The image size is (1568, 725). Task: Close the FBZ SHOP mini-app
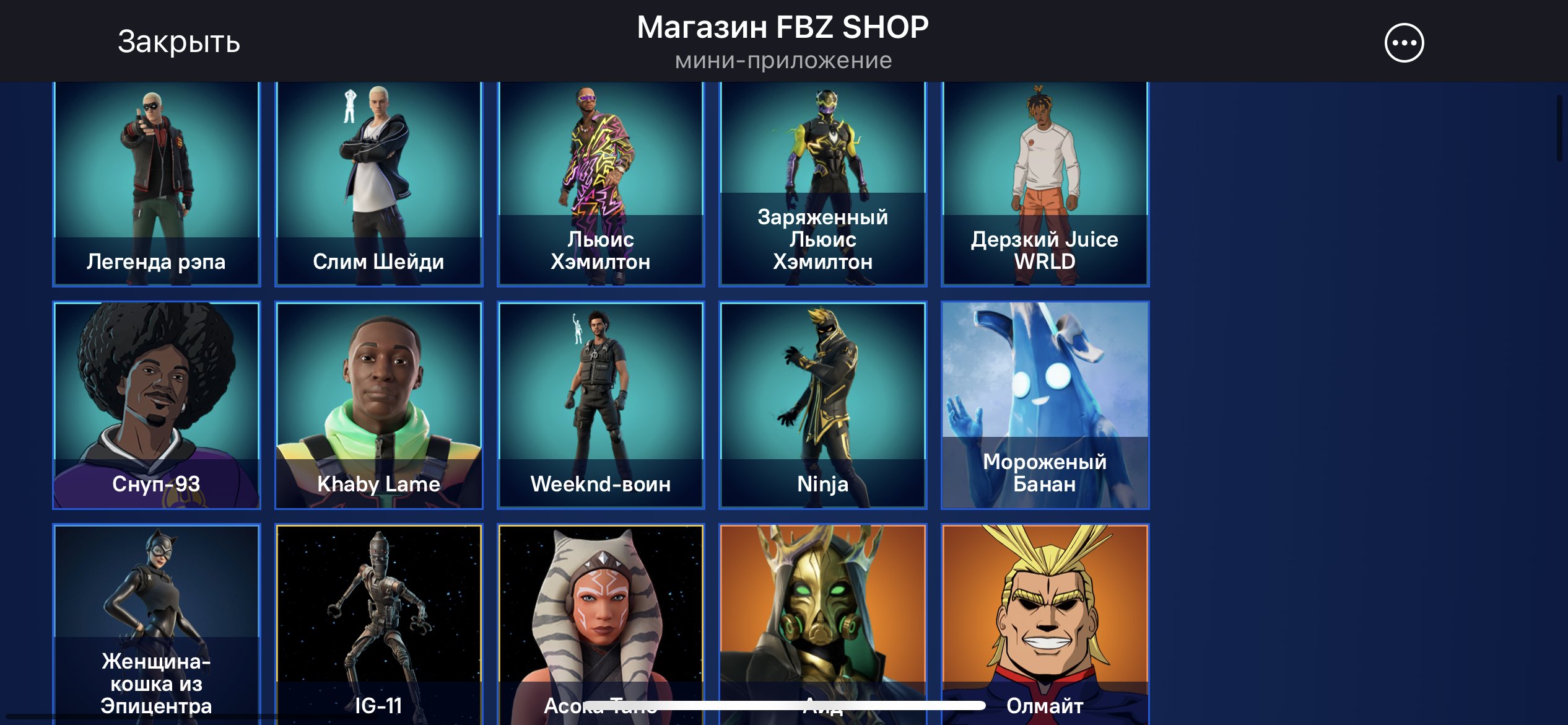click(178, 42)
